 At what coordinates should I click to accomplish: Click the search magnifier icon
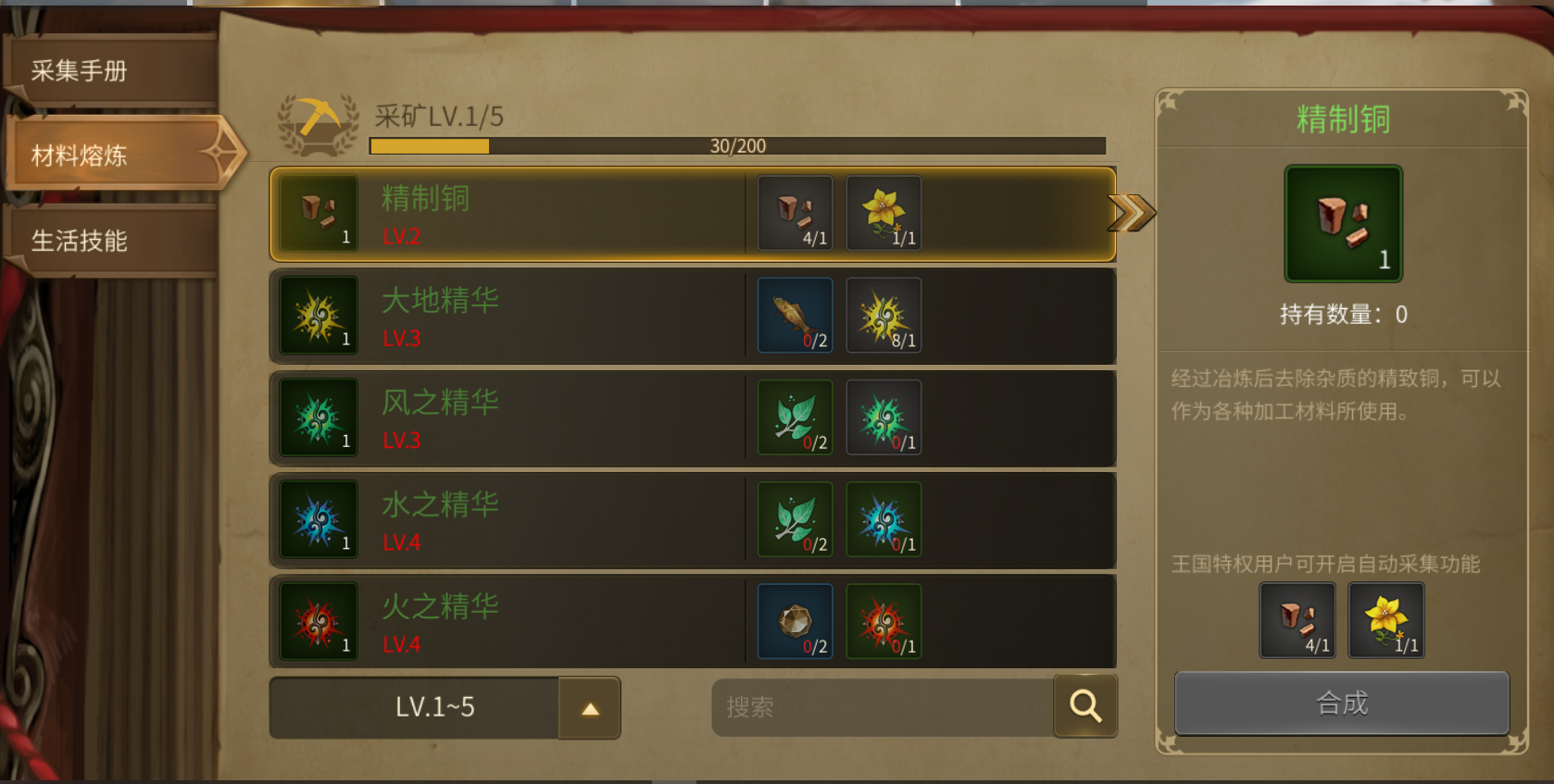click(1084, 706)
